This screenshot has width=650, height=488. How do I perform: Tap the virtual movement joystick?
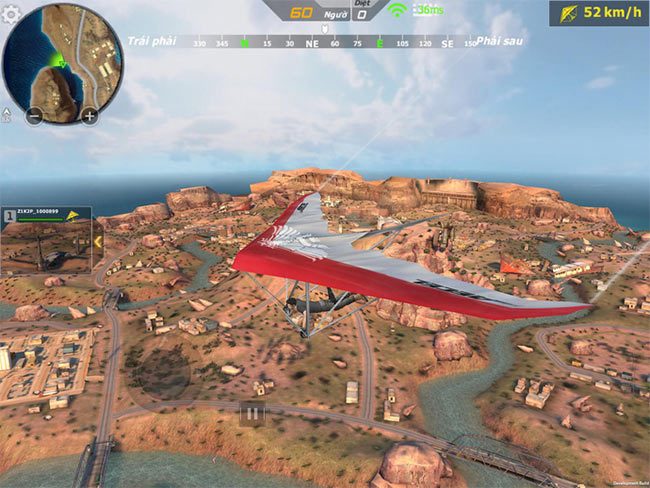point(163,367)
